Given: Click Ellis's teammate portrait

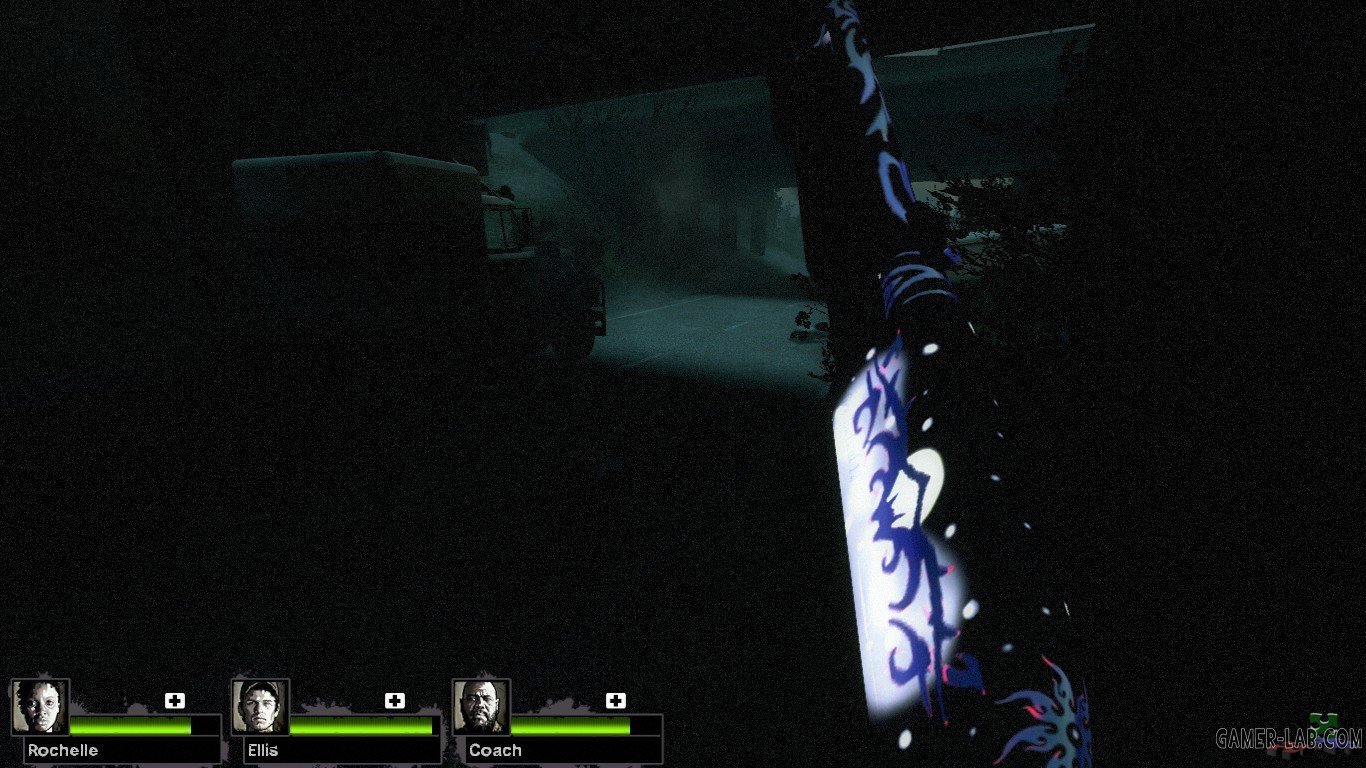Looking at the screenshot, I should click(261, 707).
